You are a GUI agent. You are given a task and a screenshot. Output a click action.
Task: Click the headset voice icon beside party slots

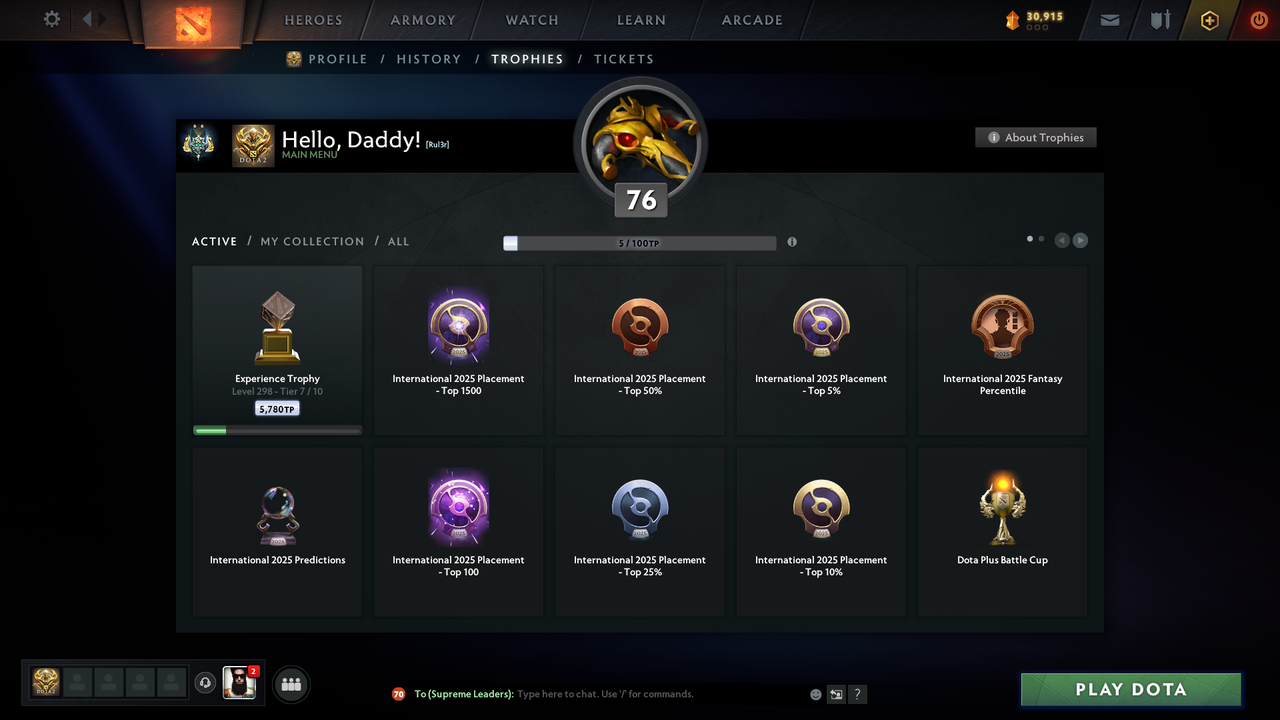[x=206, y=683]
